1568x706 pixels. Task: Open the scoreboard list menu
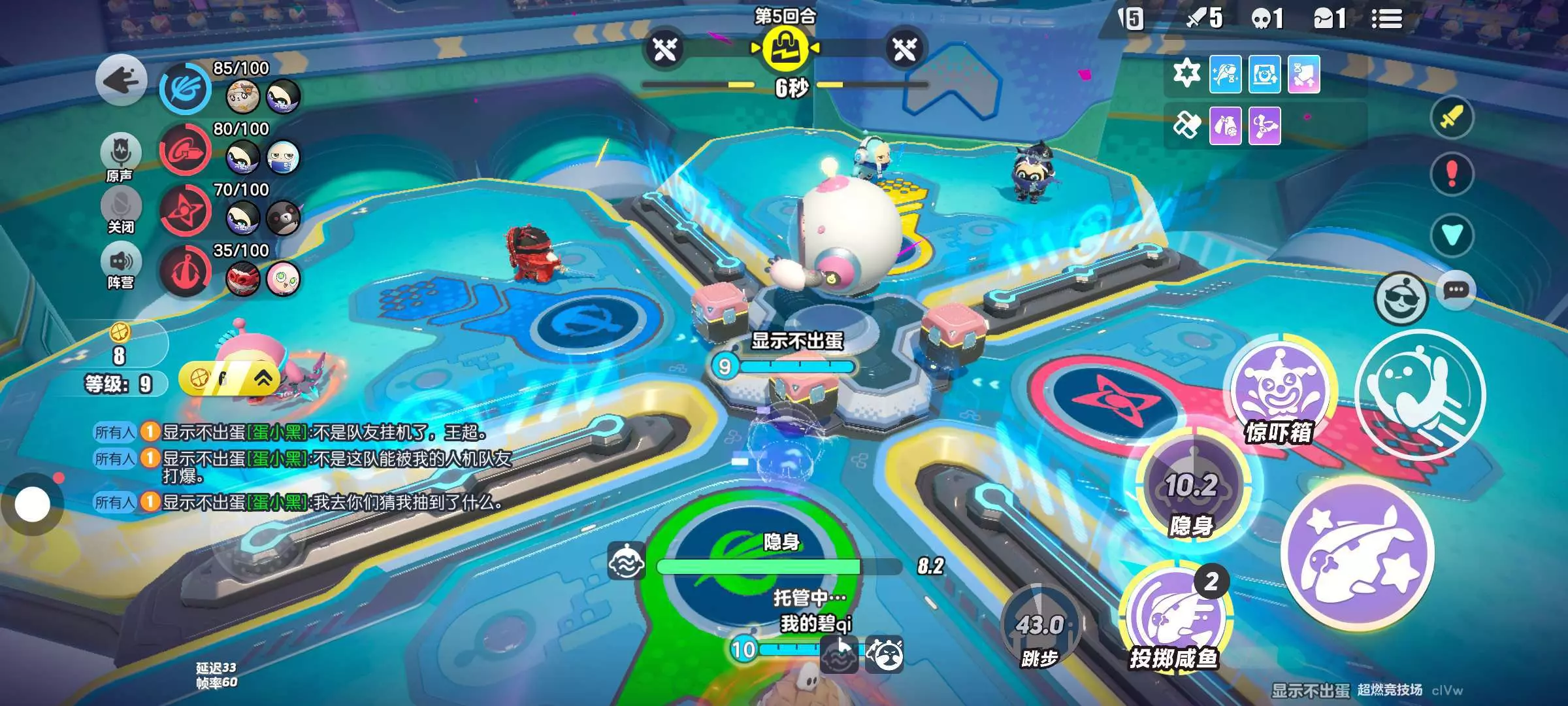click(x=1386, y=20)
